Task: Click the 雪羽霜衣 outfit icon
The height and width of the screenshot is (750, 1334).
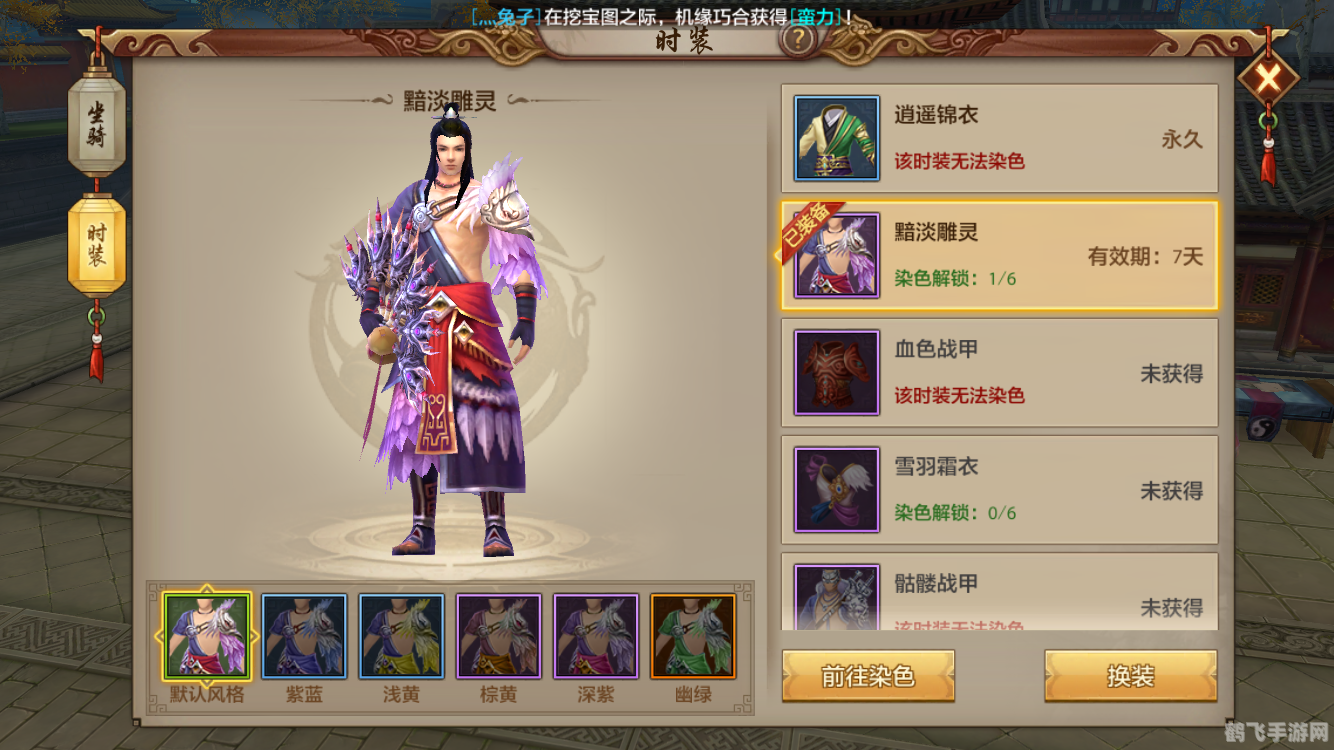Action: tap(836, 489)
